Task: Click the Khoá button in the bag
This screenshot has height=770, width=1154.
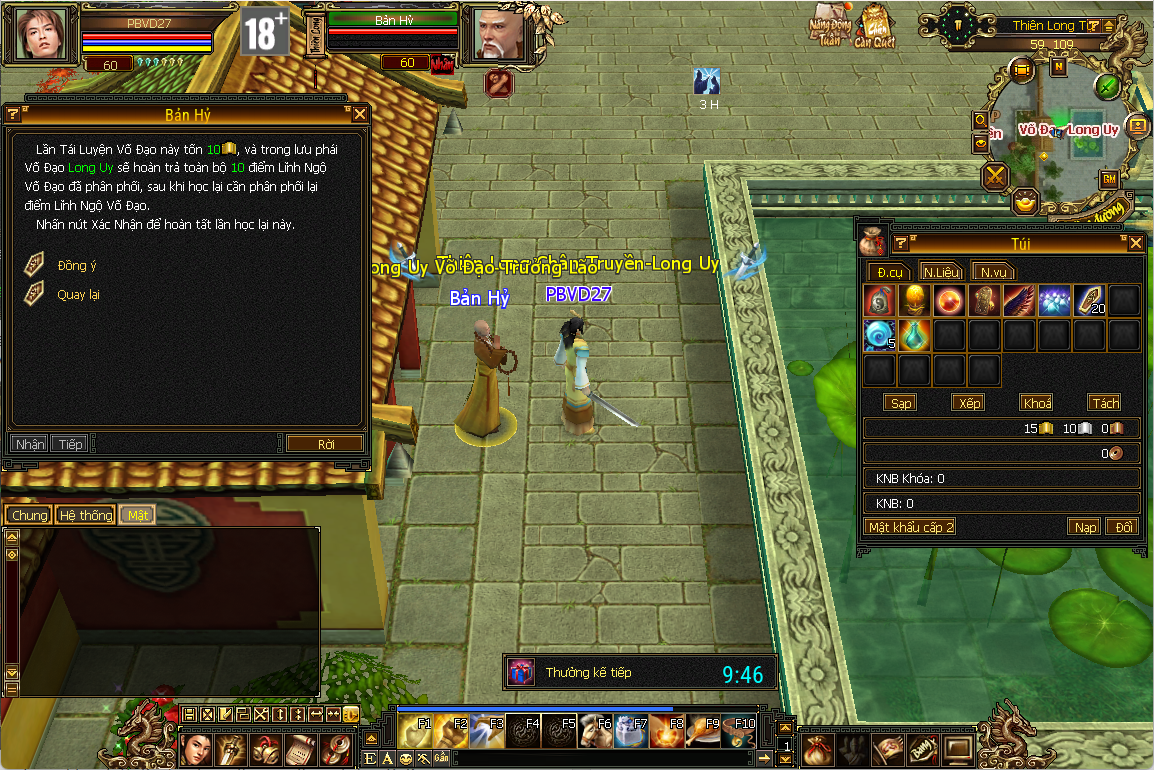Action: tap(1037, 403)
